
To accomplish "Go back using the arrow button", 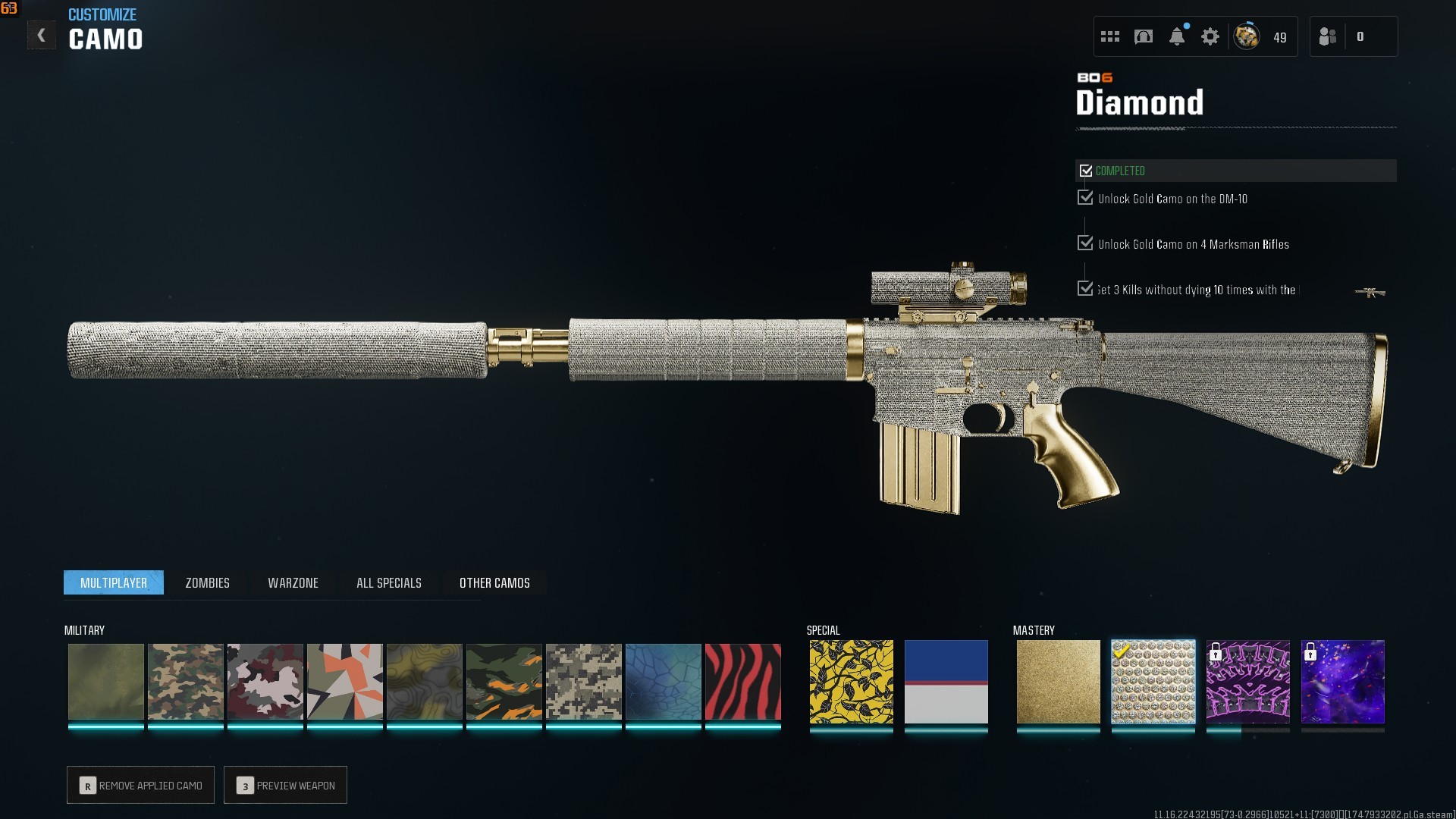I will [x=42, y=36].
